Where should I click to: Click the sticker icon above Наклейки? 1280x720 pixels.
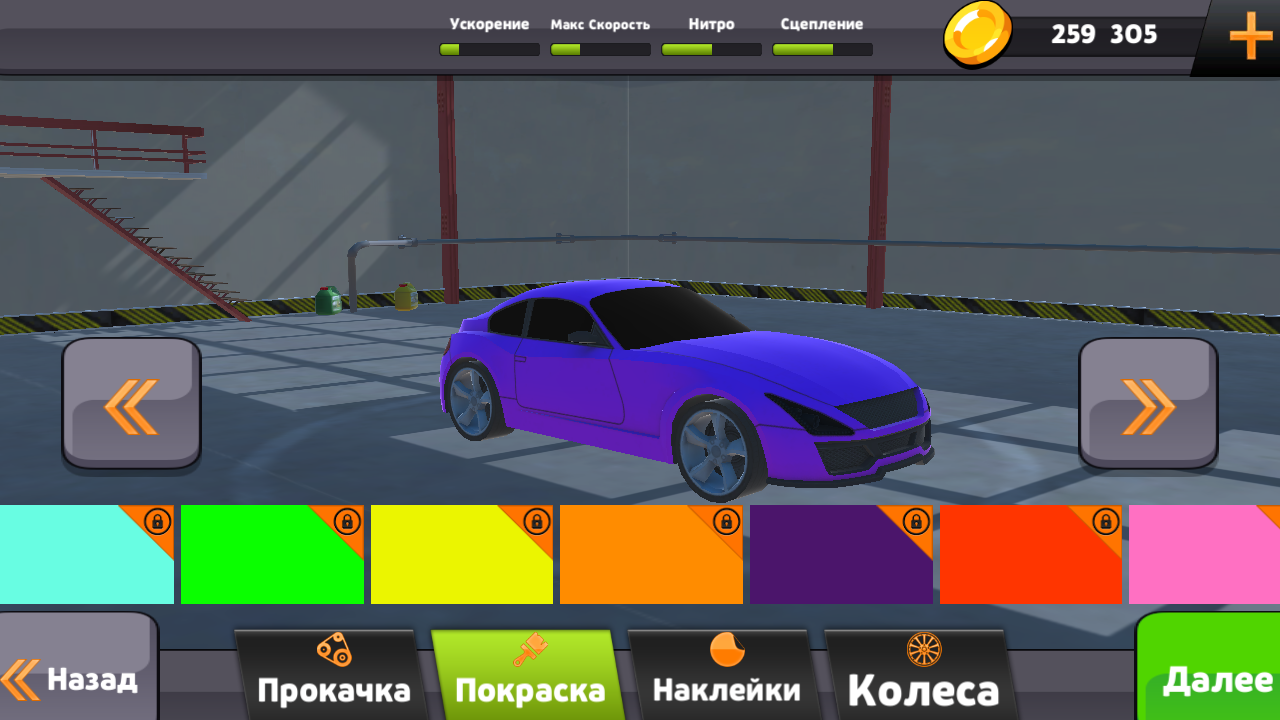[x=726, y=650]
